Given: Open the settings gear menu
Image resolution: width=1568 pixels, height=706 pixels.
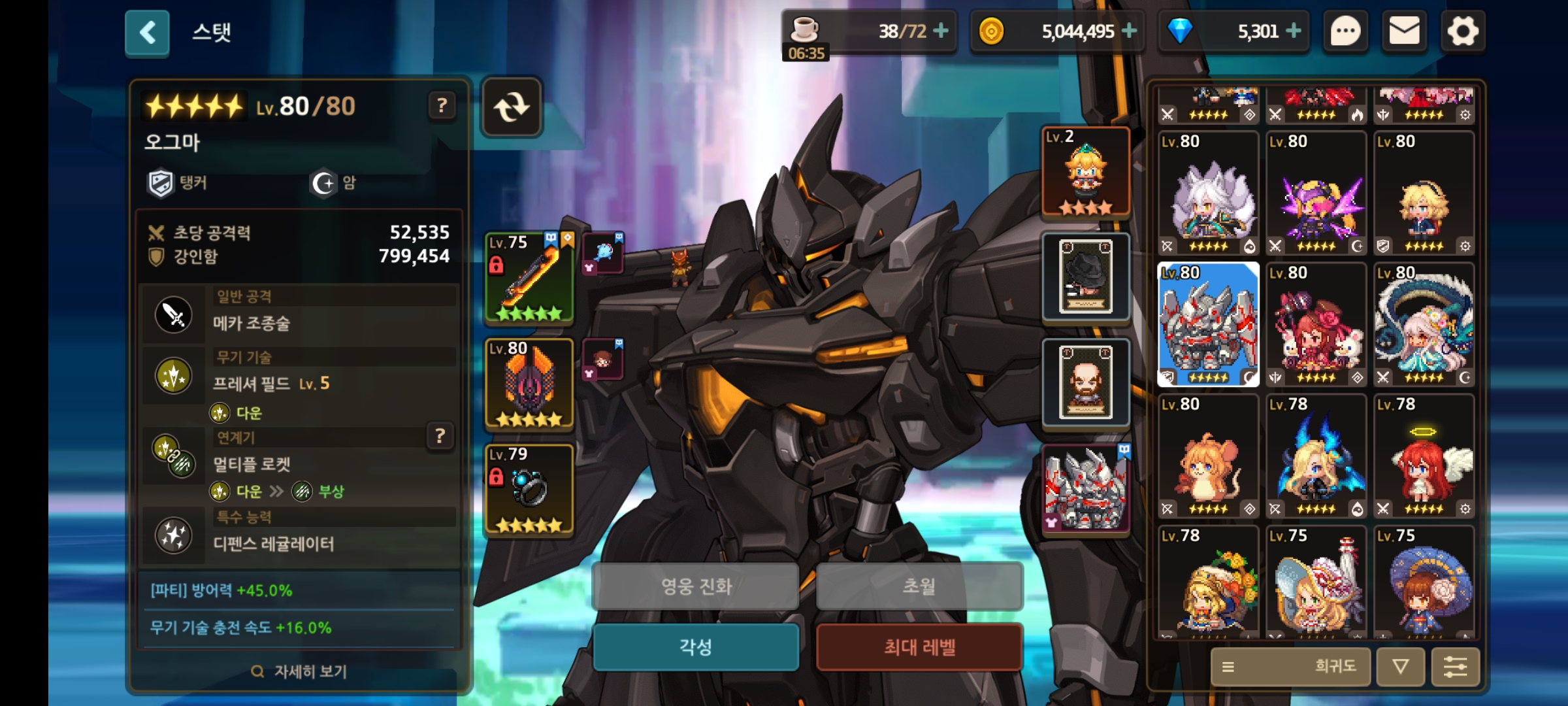Looking at the screenshot, I should [1462, 31].
